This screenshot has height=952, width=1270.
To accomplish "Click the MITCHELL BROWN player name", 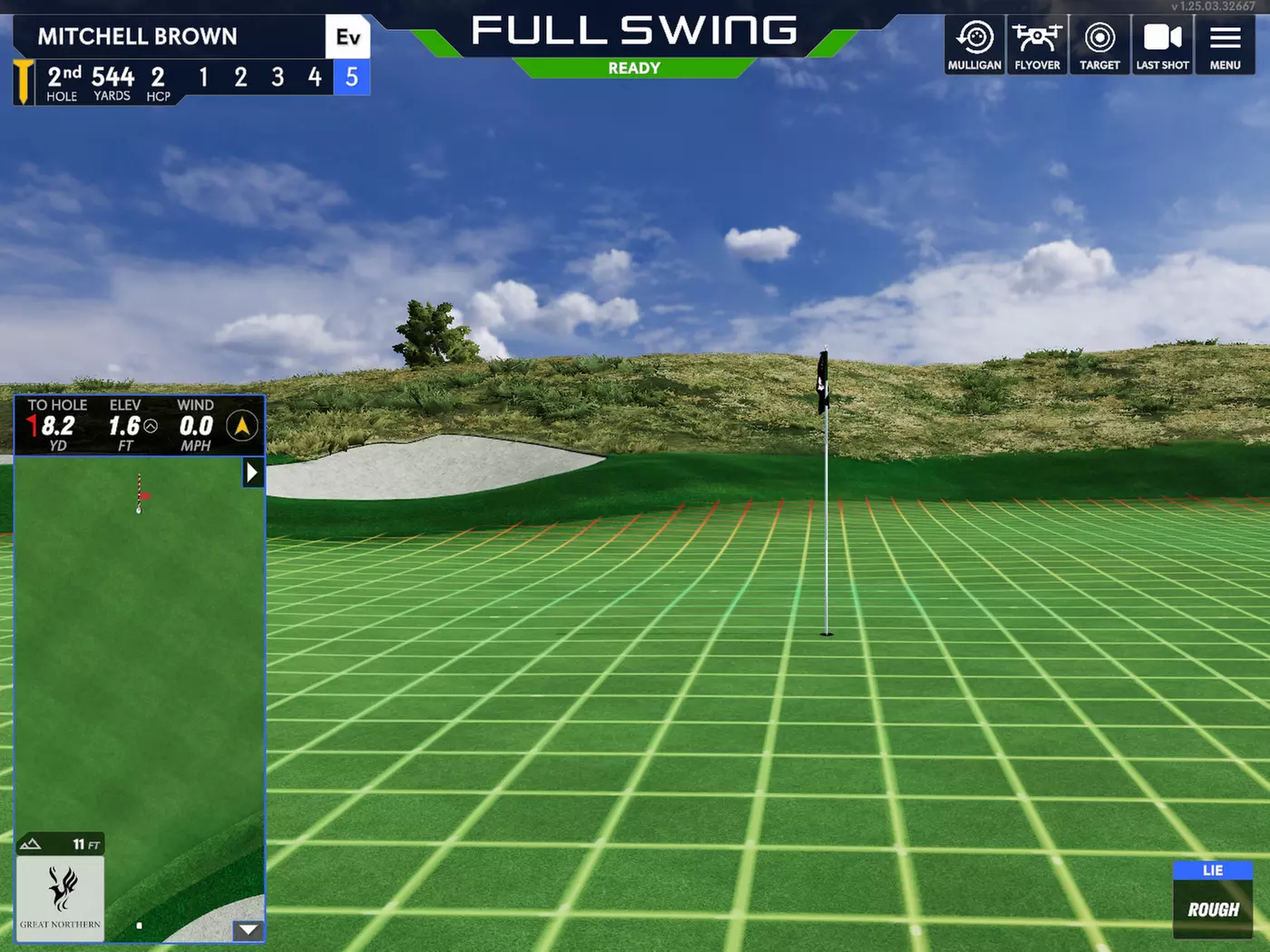I will point(138,36).
